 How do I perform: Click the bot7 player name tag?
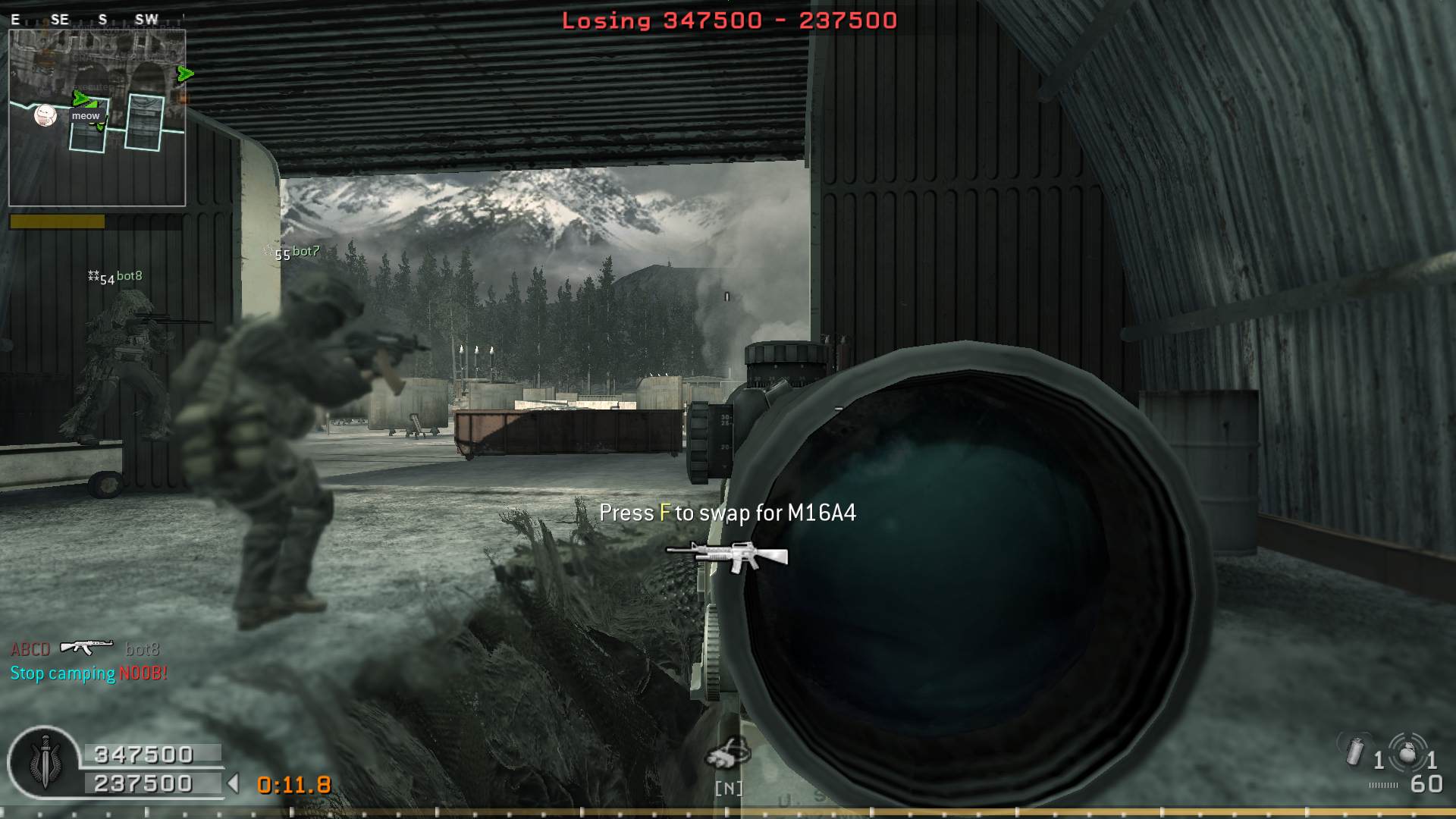coord(305,252)
